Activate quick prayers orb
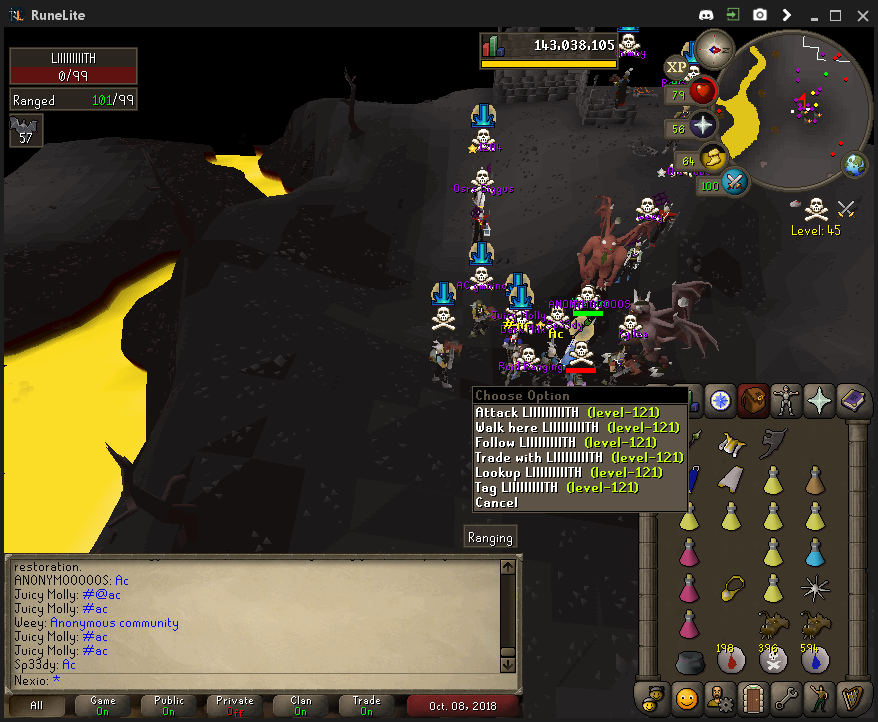 (x=703, y=125)
